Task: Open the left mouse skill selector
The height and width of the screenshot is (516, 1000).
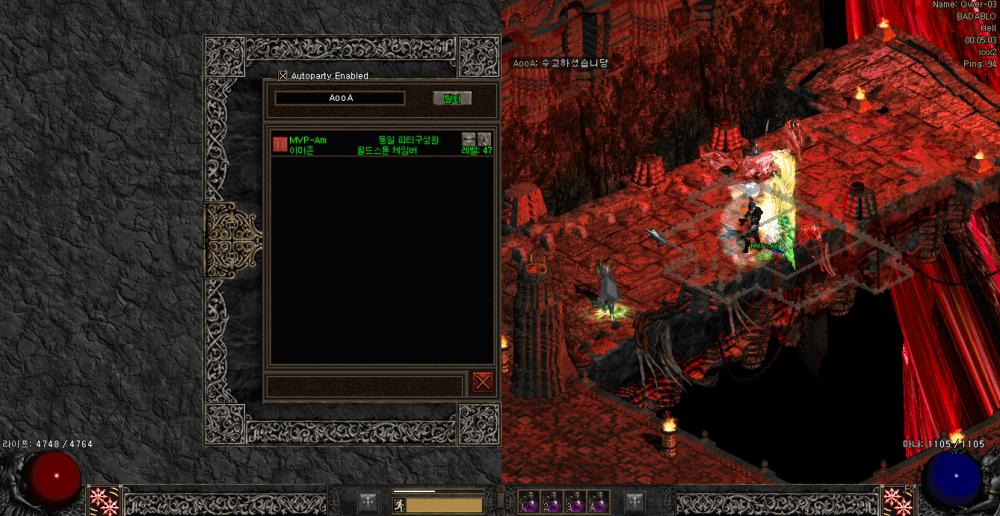Action: (104, 500)
